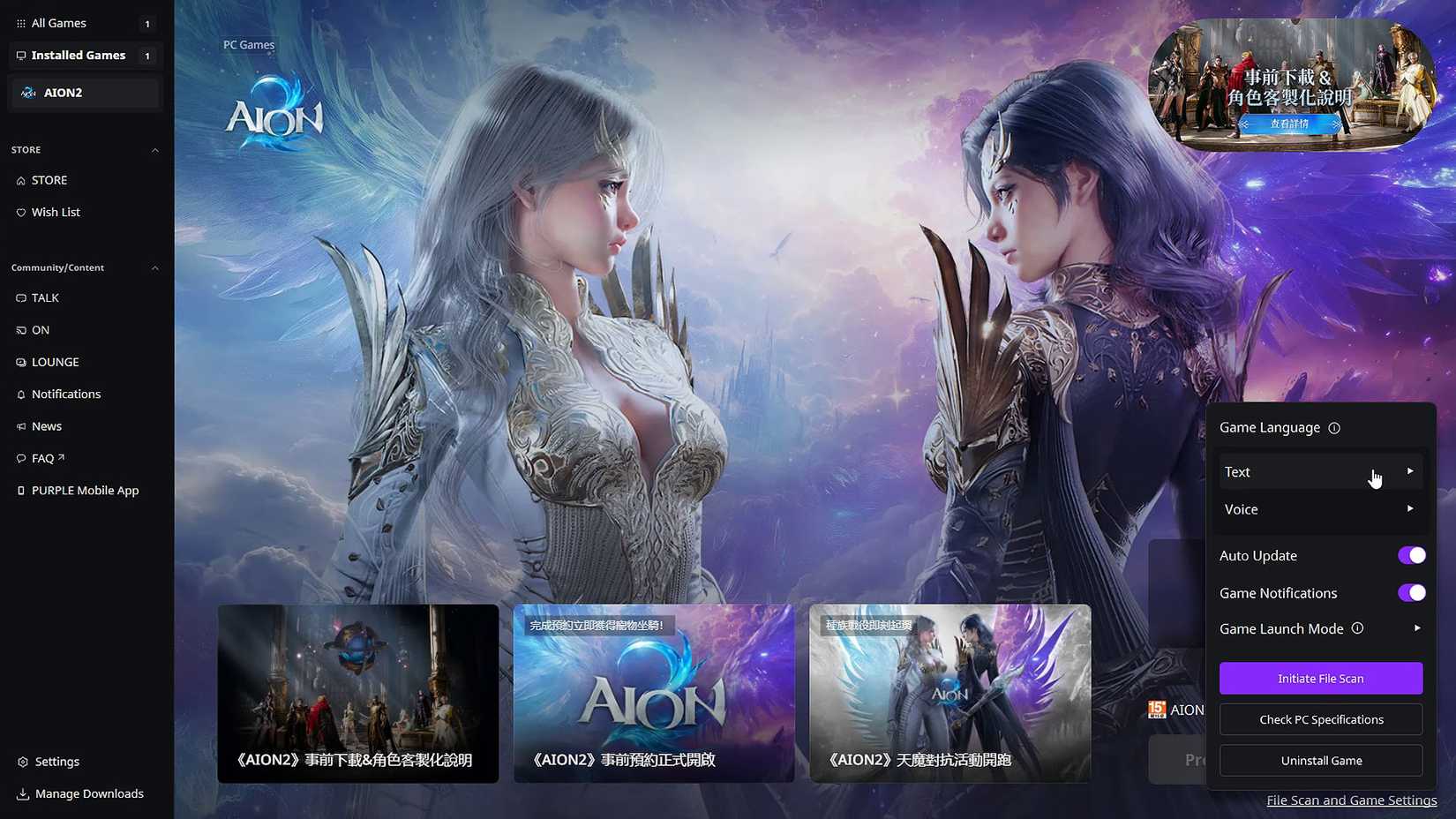Image resolution: width=1456 pixels, height=819 pixels.
Task: View the News section
Action: [46, 425]
